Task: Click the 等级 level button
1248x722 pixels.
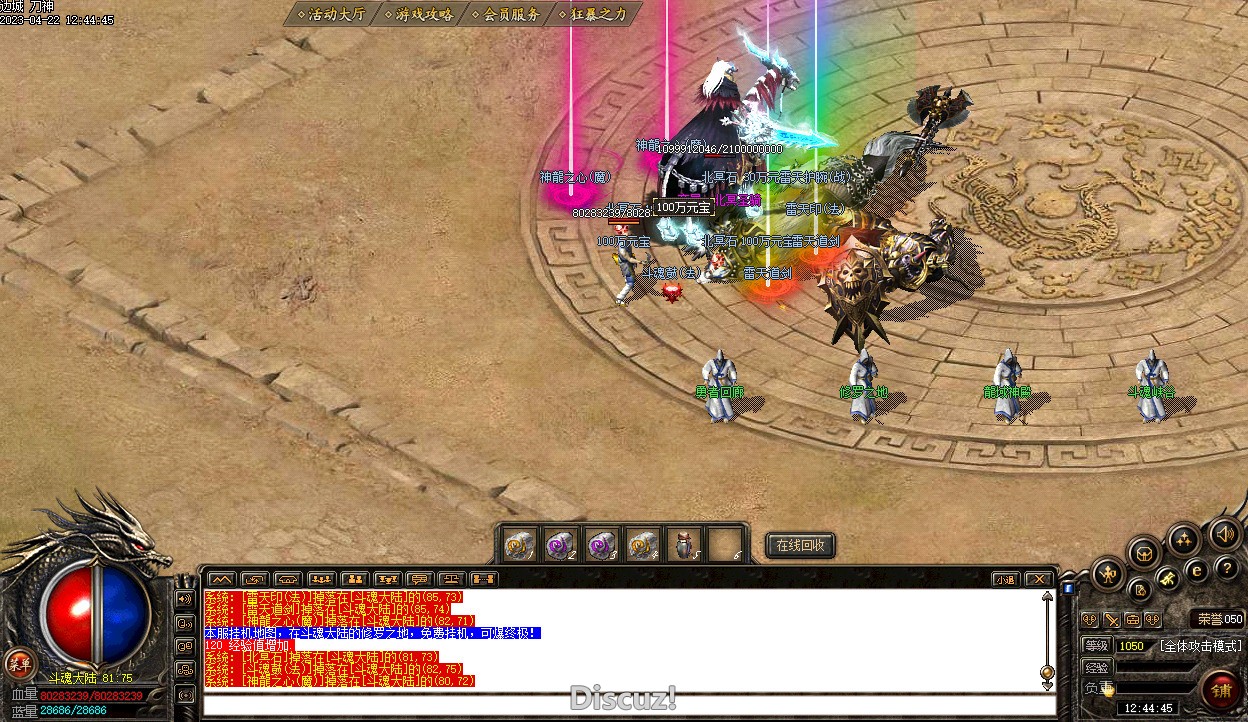Action: click(x=1096, y=646)
